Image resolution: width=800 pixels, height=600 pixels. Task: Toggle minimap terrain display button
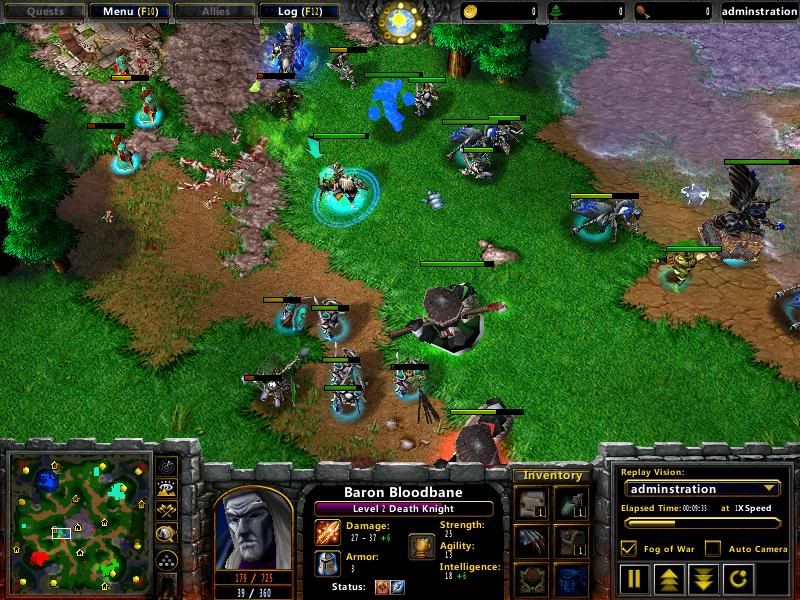click(167, 490)
